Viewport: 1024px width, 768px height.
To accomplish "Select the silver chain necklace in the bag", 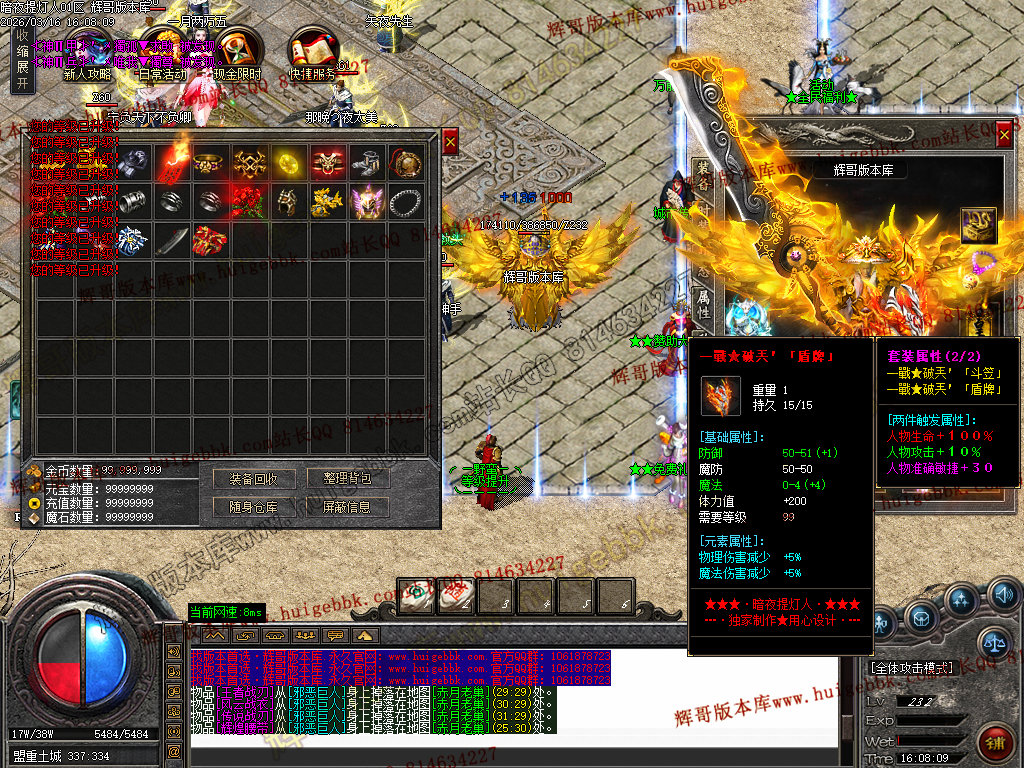I will (x=406, y=201).
